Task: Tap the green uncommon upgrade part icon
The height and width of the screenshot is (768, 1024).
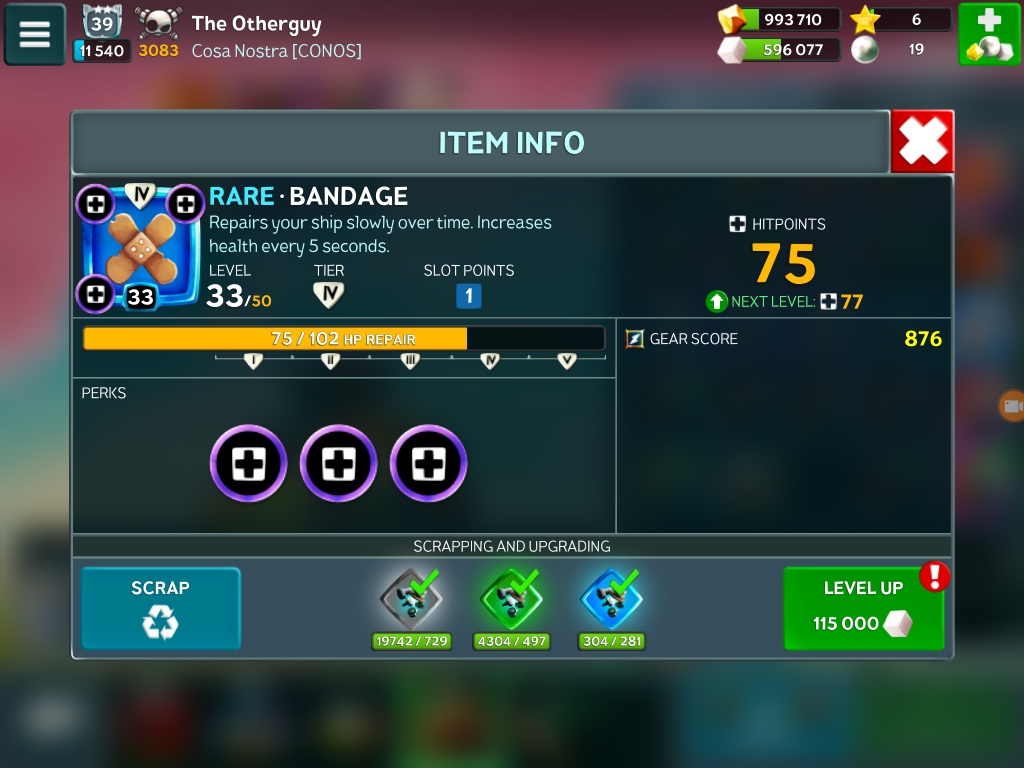Action: click(x=511, y=599)
